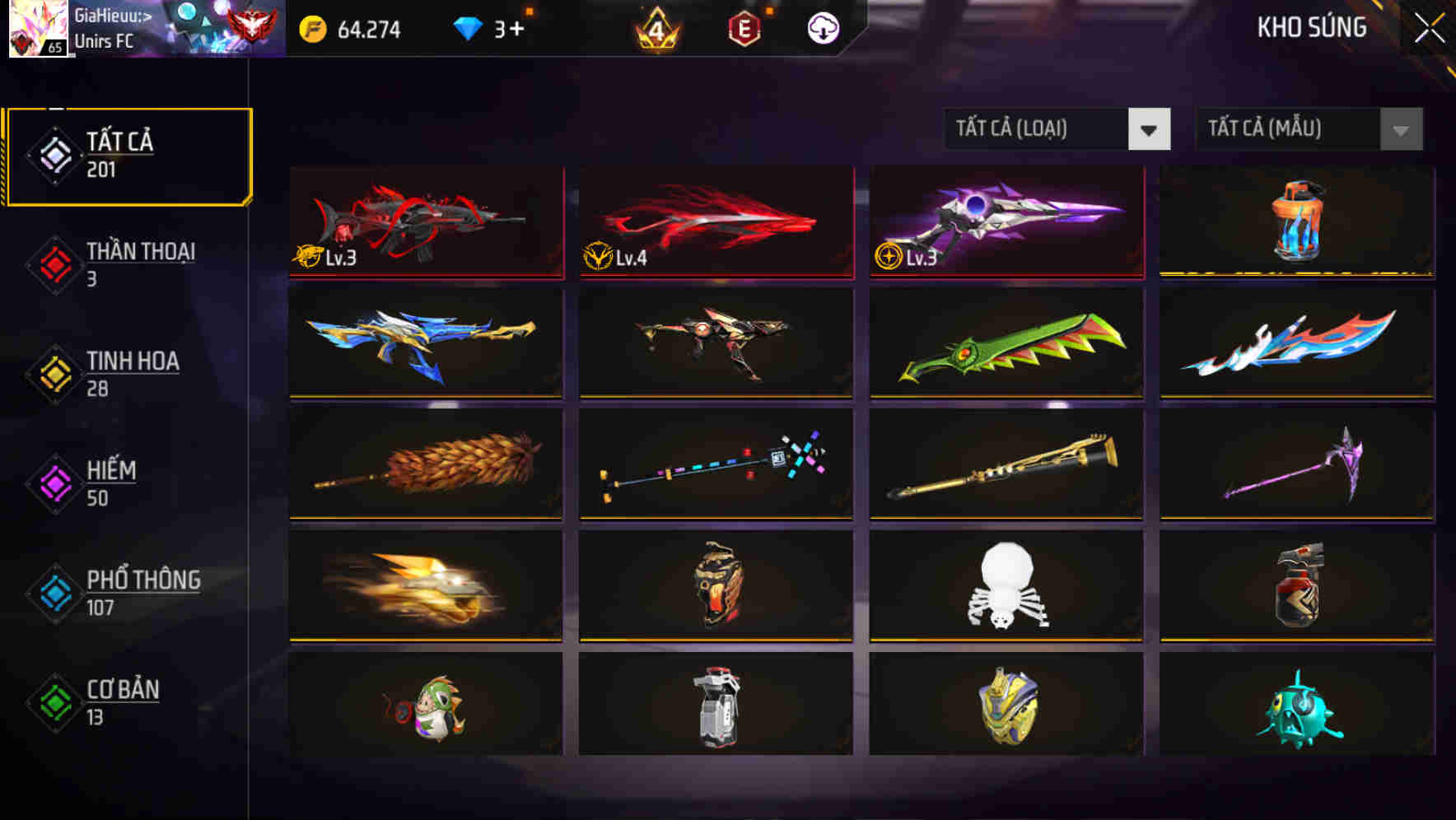Click the diamond currency icon

469,30
